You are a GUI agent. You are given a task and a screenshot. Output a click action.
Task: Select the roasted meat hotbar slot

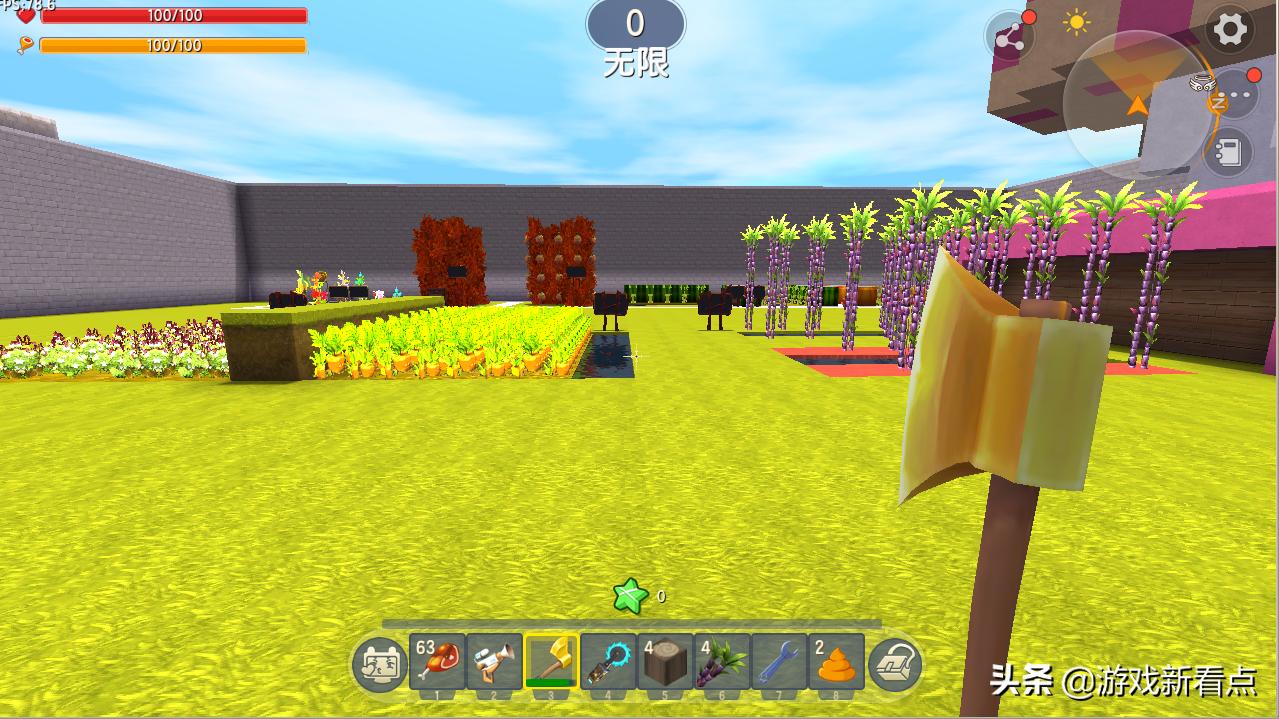pyautogui.click(x=437, y=661)
